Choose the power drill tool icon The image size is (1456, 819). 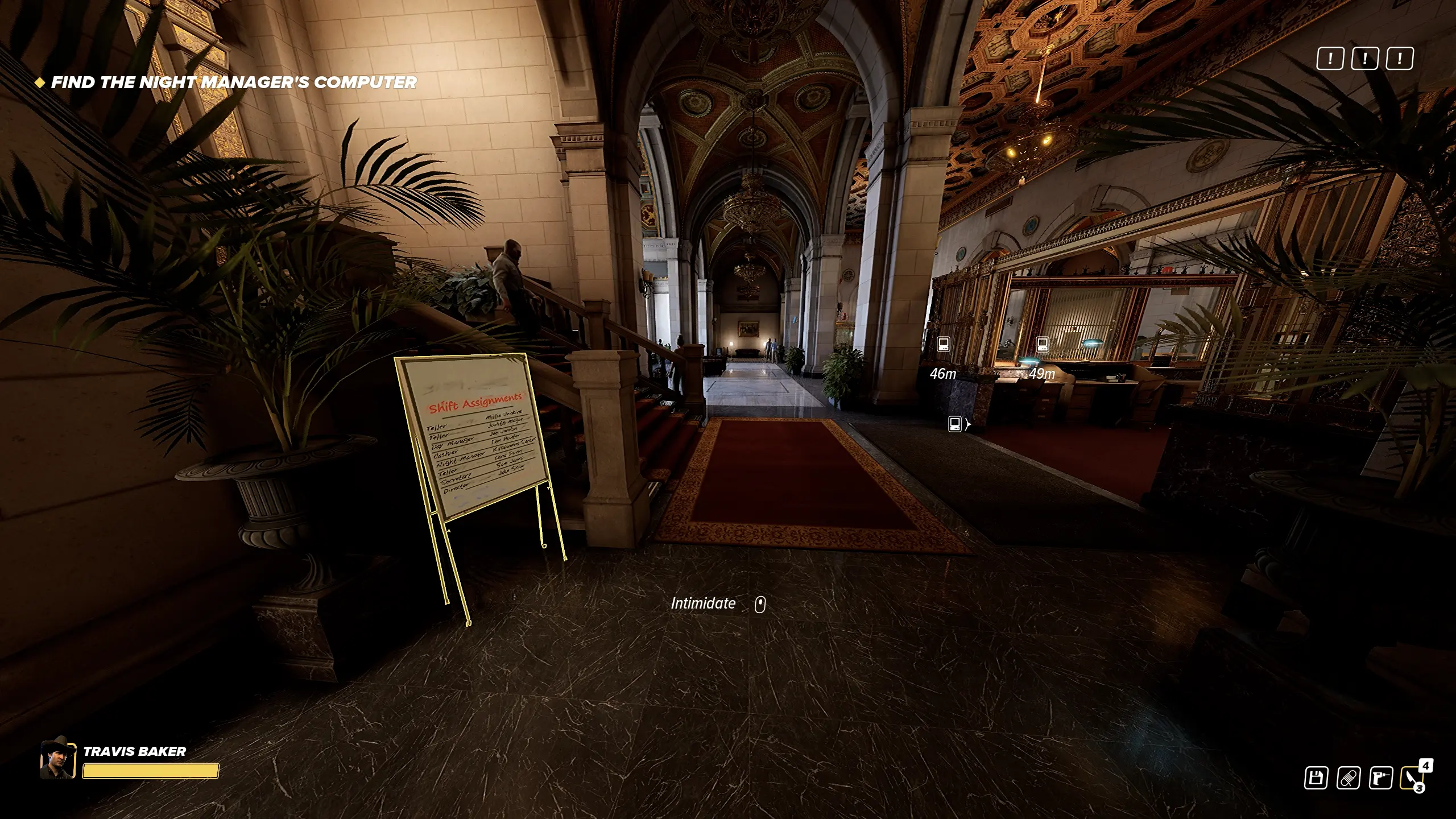coord(1380,777)
